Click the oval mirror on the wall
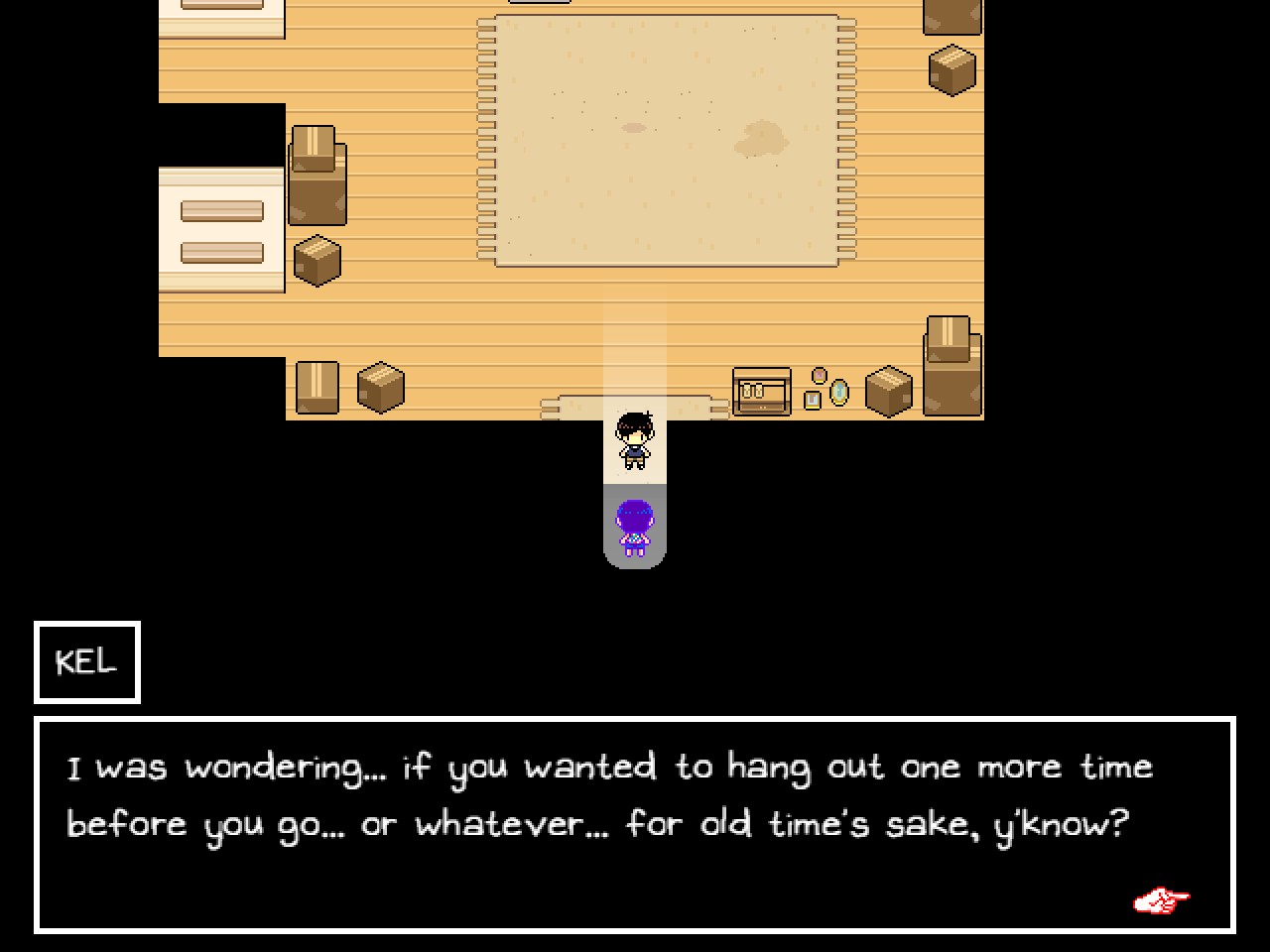This screenshot has width=1270, height=952. 836,391
